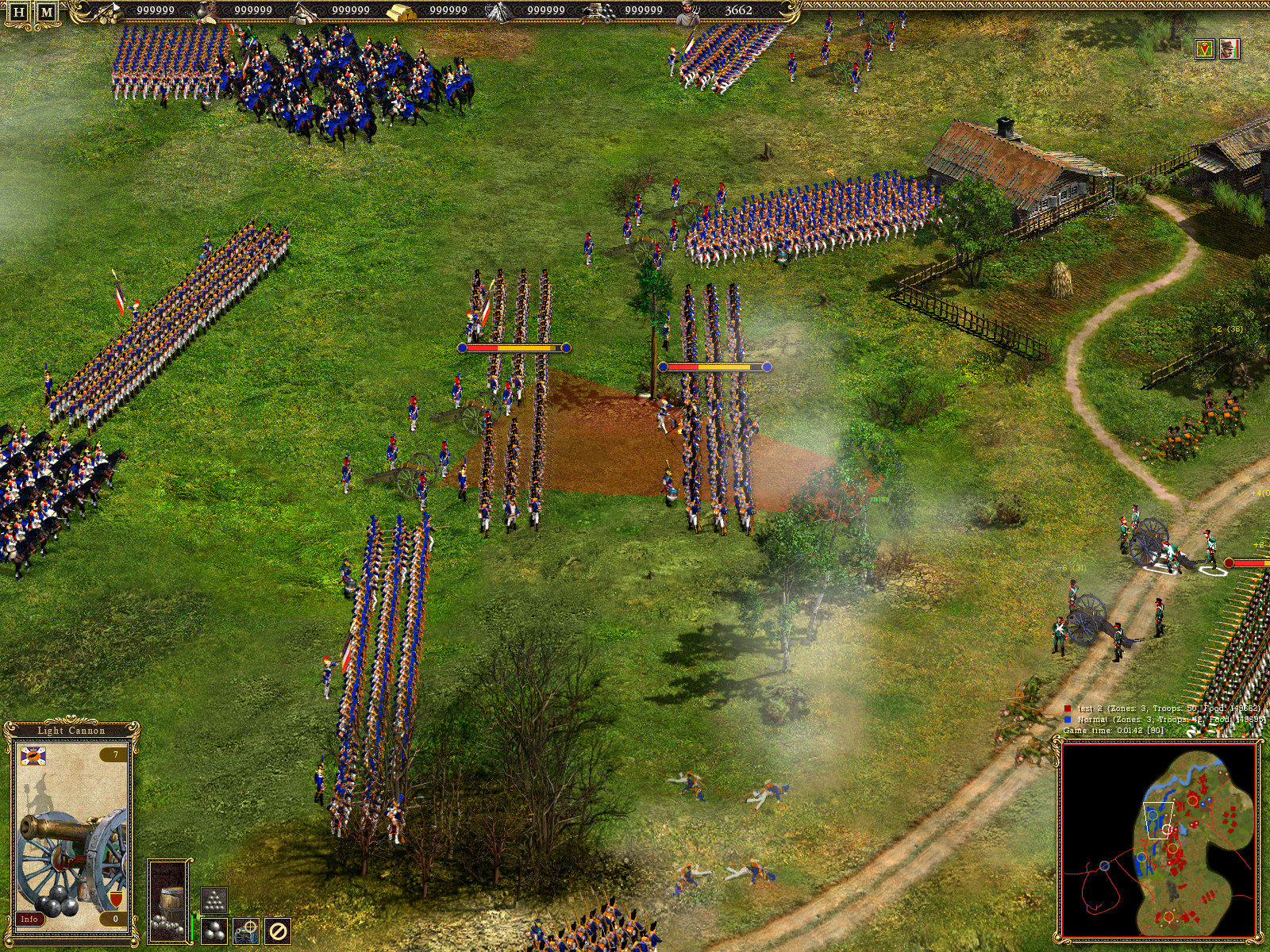Click the red shield emblem on the cannon portrait
The height and width of the screenshot is (952, 1270).
(116, 897)
